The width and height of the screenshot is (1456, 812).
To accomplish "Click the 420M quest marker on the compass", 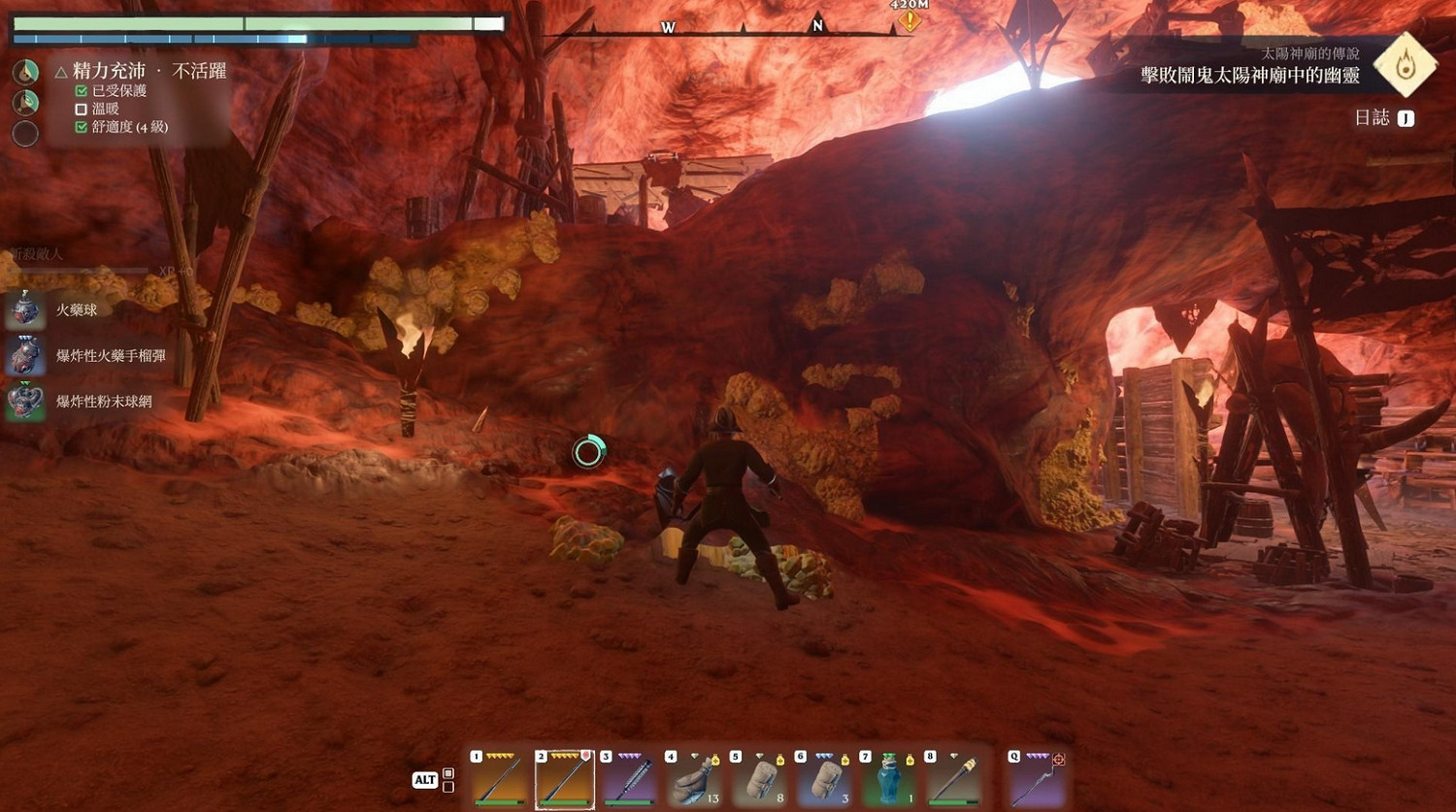I will pyautogui.click(x=910, y=17).
